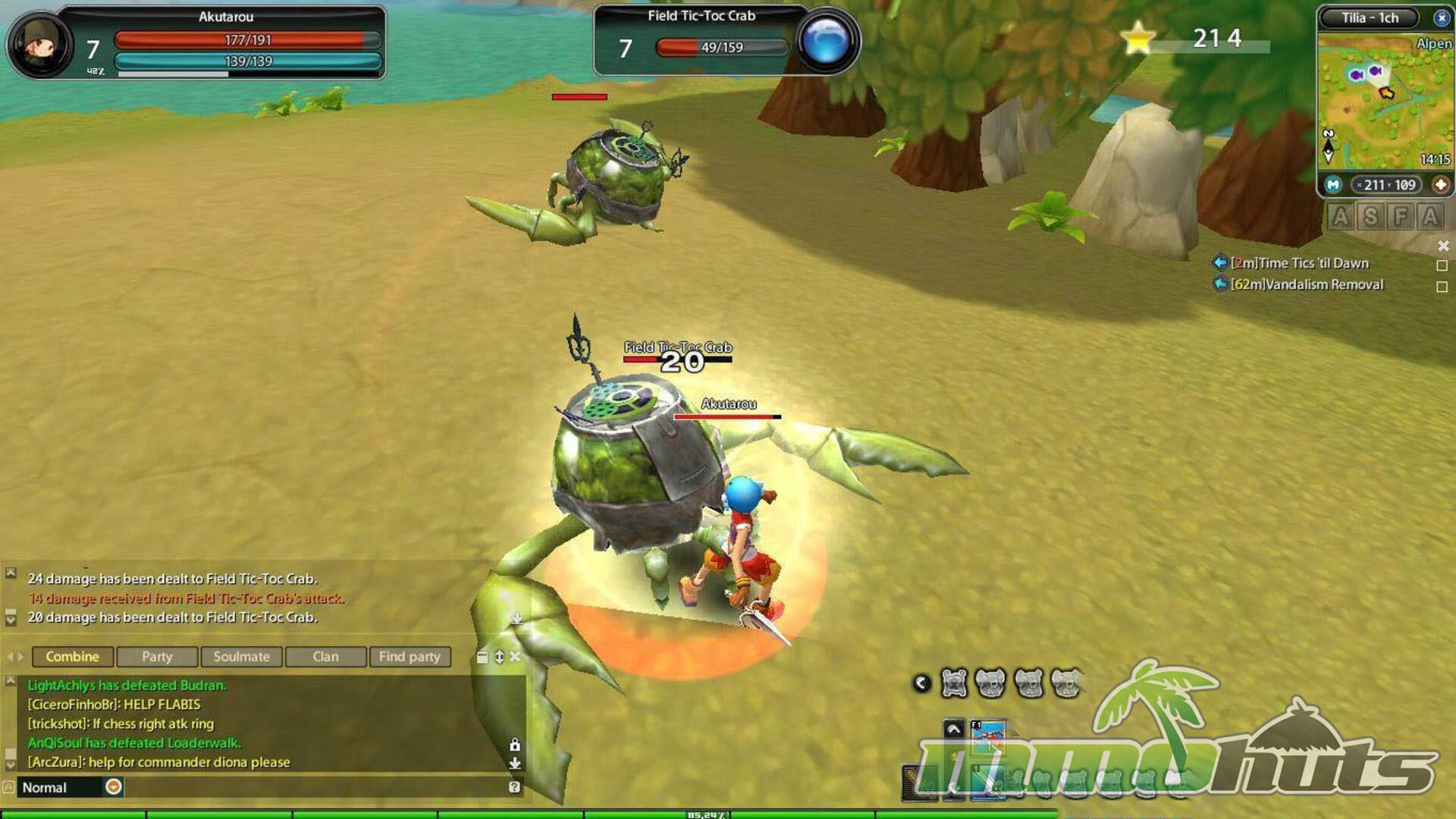Close the minimap panel
Screen dimensions: 1456x819
[1441, 17]
